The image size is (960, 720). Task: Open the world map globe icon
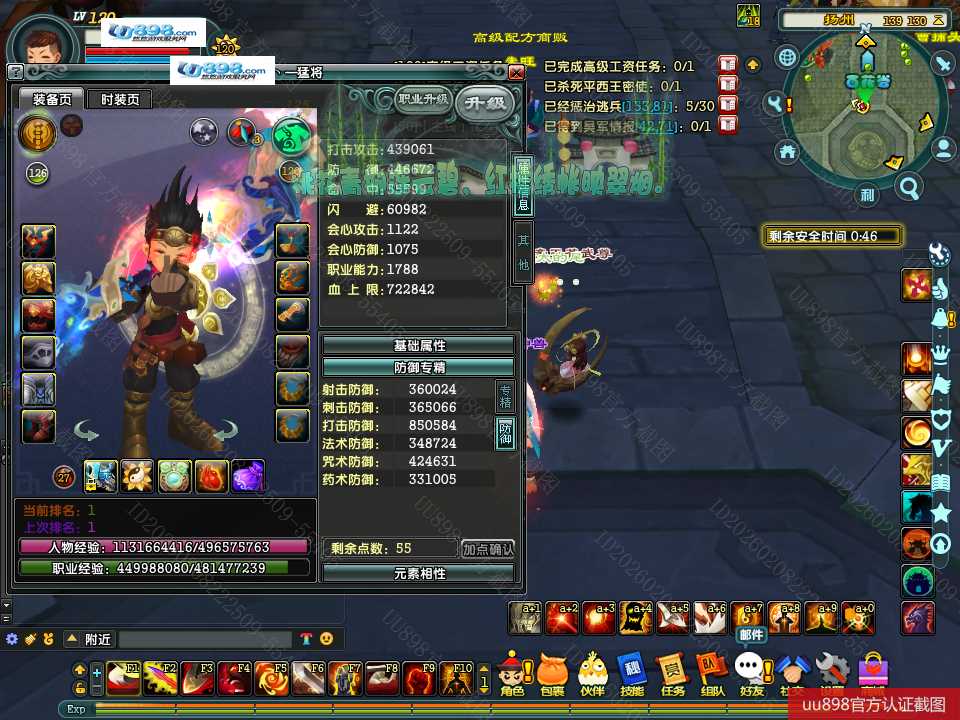(x=787, y=57)
